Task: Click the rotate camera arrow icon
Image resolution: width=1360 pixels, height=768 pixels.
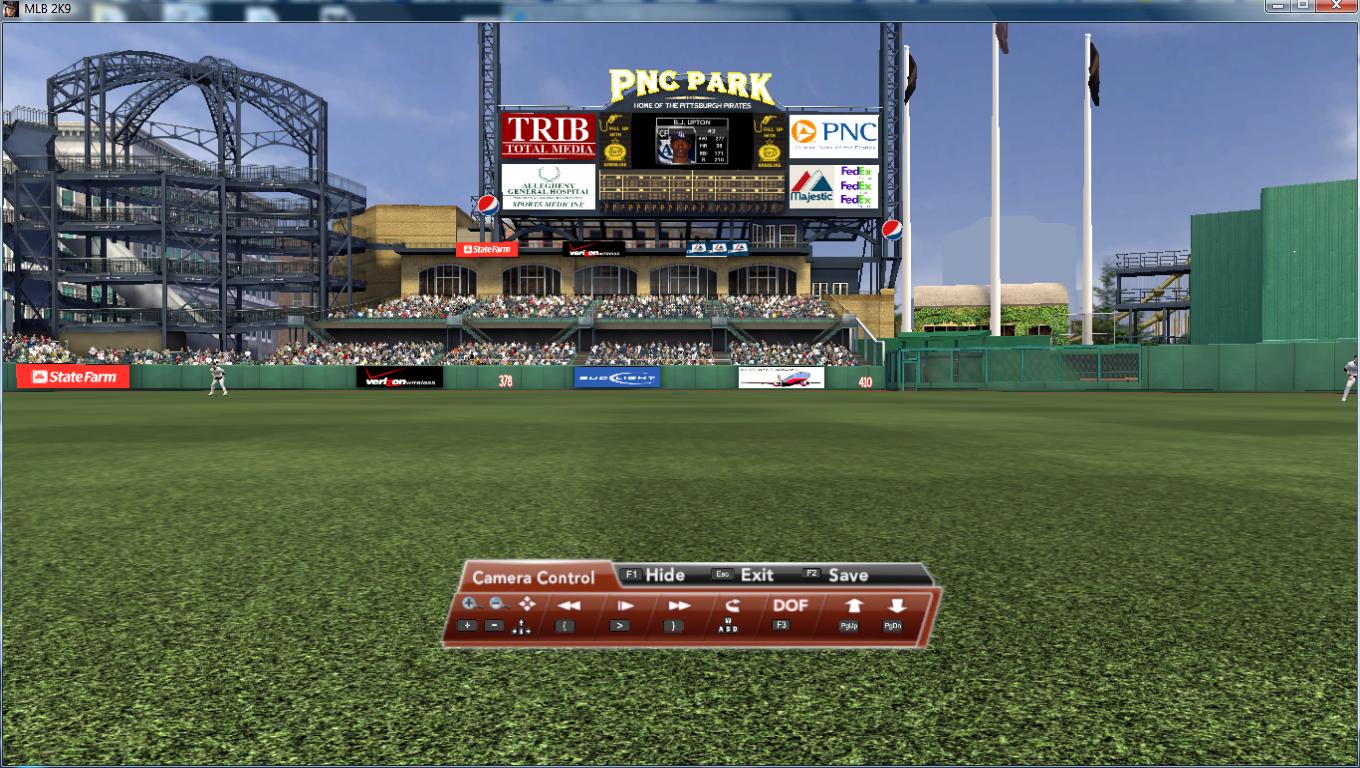Action: point(732,605)
